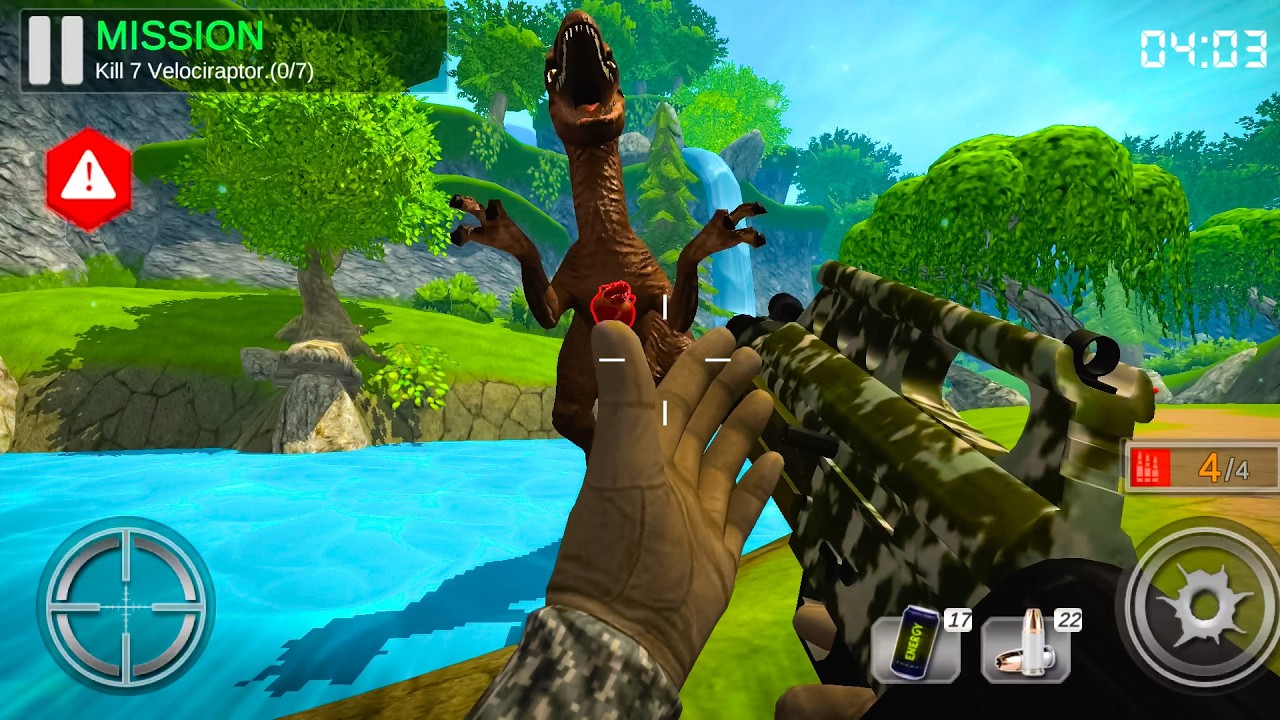Image resolution: width=1280 pixels, height=720 pixels.
Task: Tap the red magazine reload icon
Action: pyautogui.click(x=1150, y=468)
